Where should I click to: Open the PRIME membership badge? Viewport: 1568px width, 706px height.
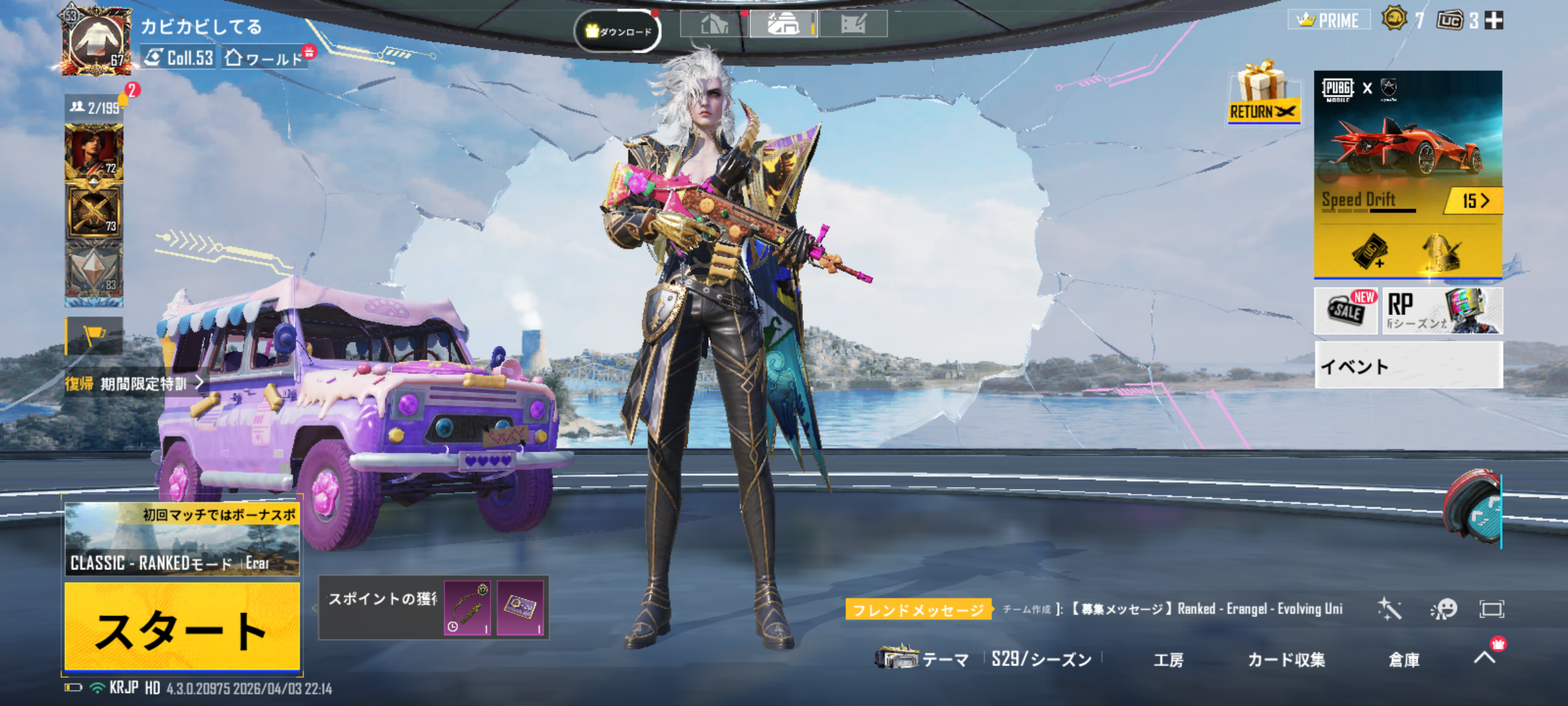1330,20
